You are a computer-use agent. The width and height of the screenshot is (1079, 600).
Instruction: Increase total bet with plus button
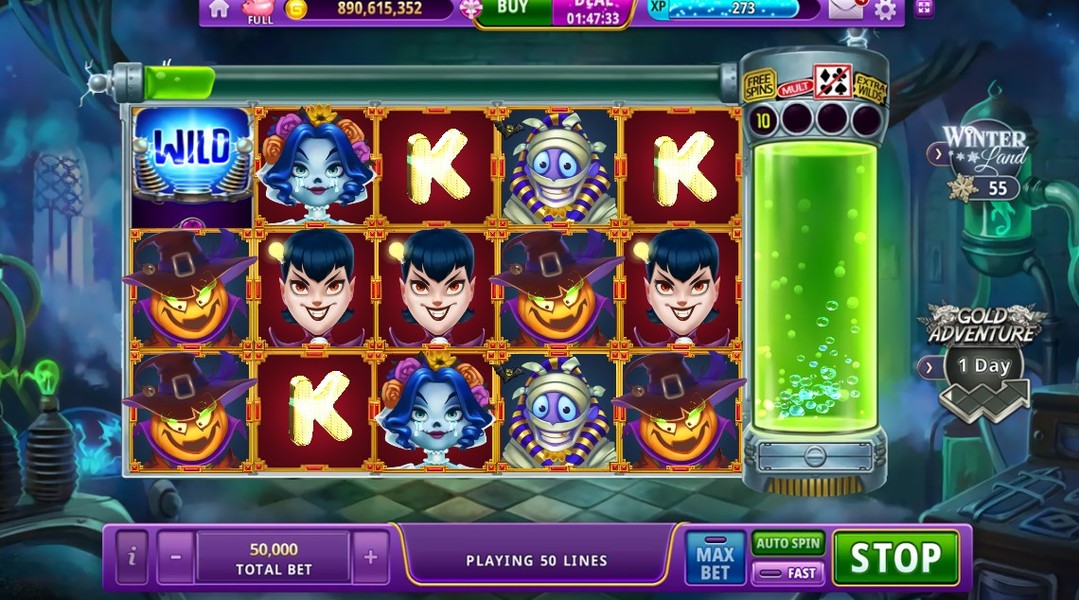pos(370,557)
